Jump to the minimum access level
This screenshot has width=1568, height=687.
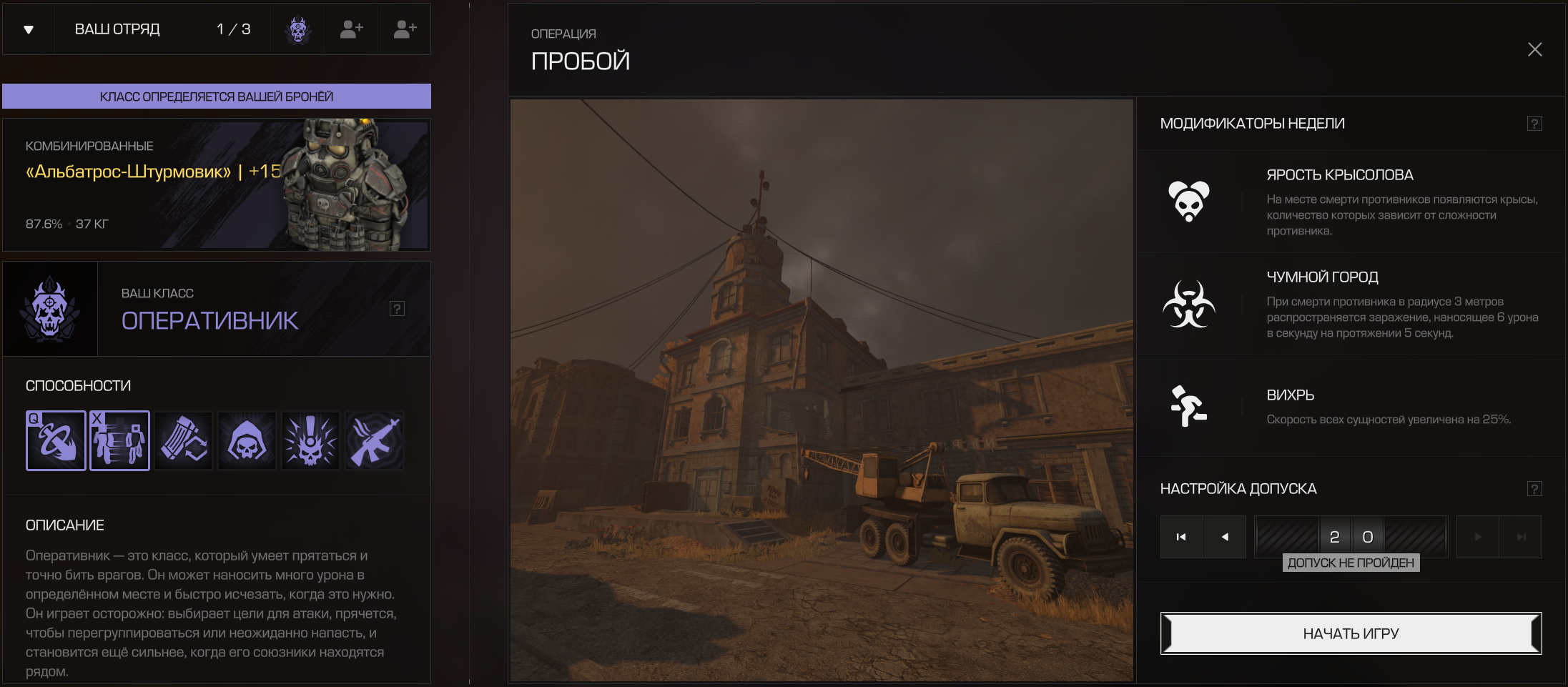(1181, 537)
